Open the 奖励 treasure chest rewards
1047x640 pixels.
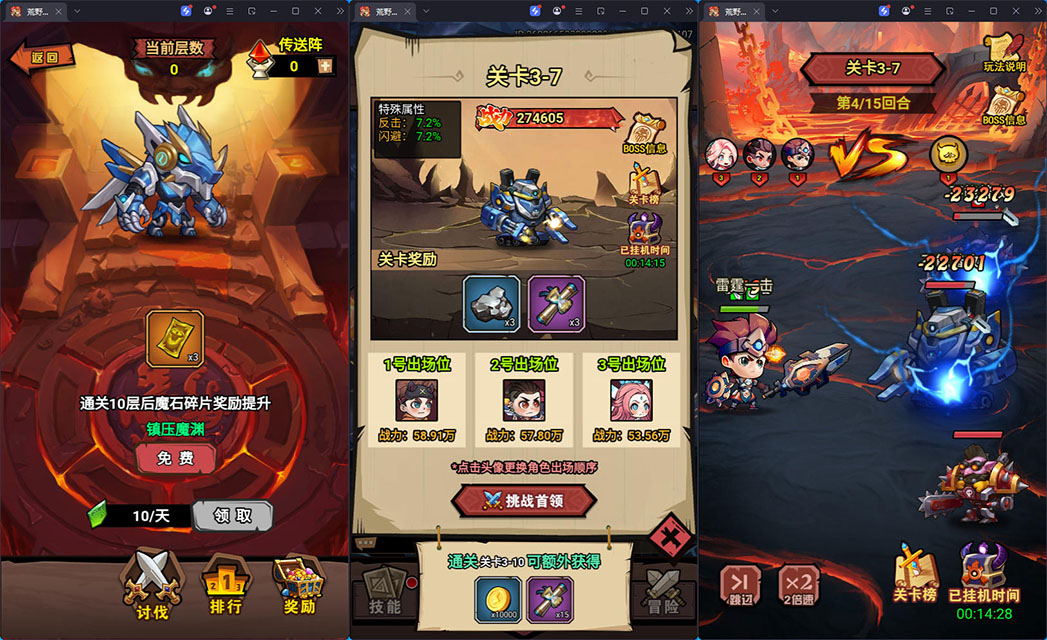(x=300, y=584)
